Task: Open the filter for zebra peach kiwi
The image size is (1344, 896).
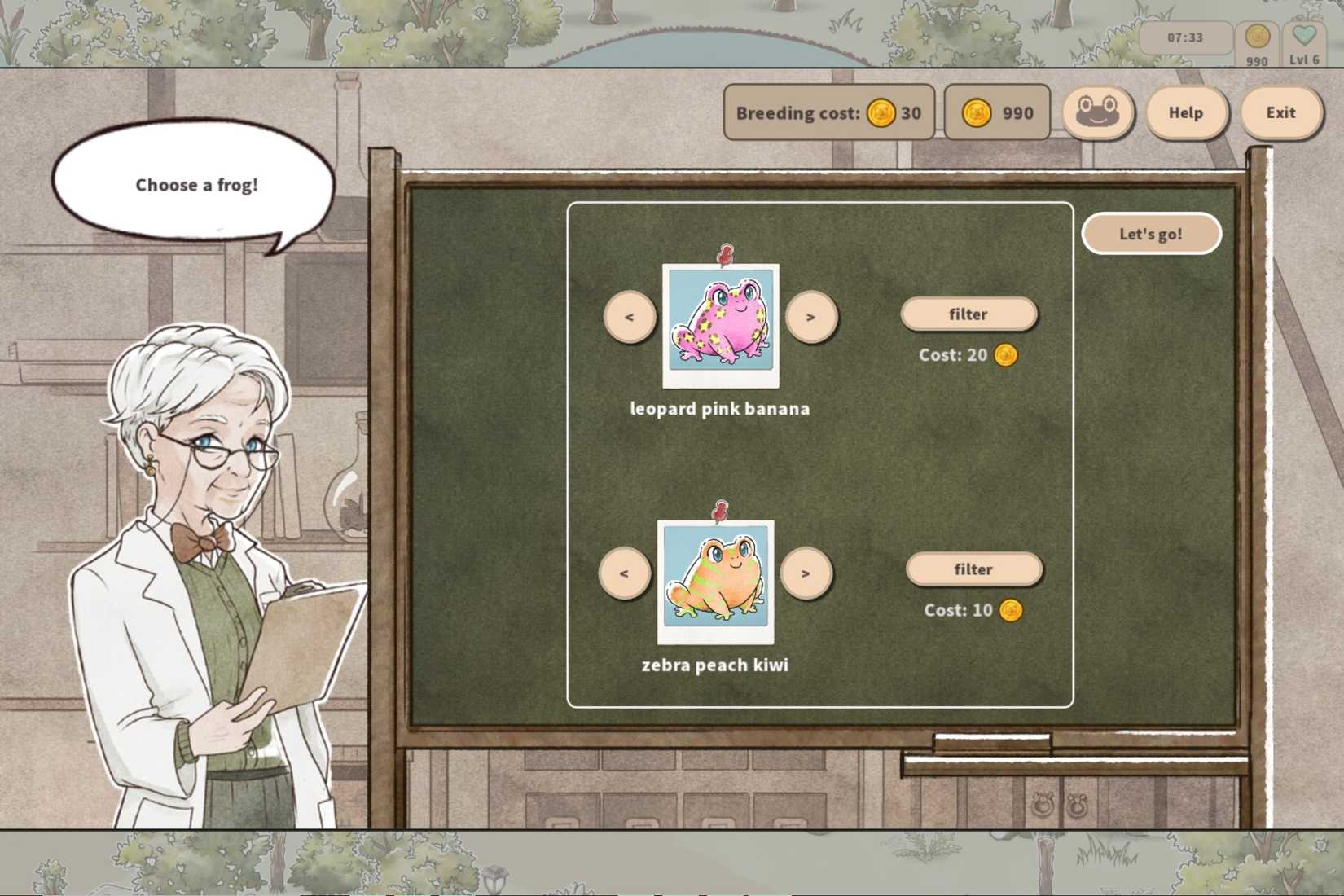Action: (973, 569)
